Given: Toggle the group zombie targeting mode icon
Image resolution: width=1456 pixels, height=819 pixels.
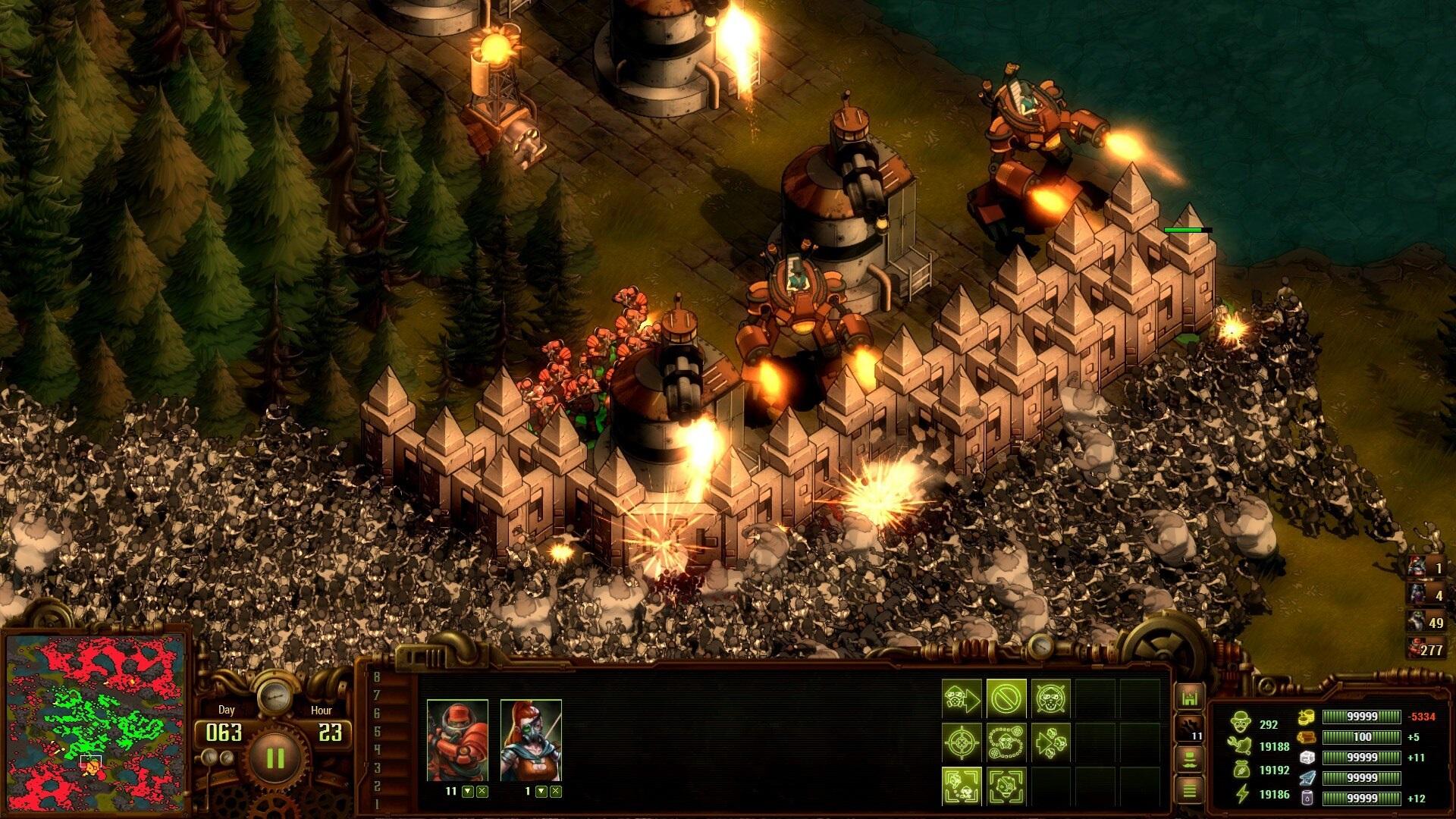Looking at the screenshot, I should pyautogui.click(x=962, y=786).
